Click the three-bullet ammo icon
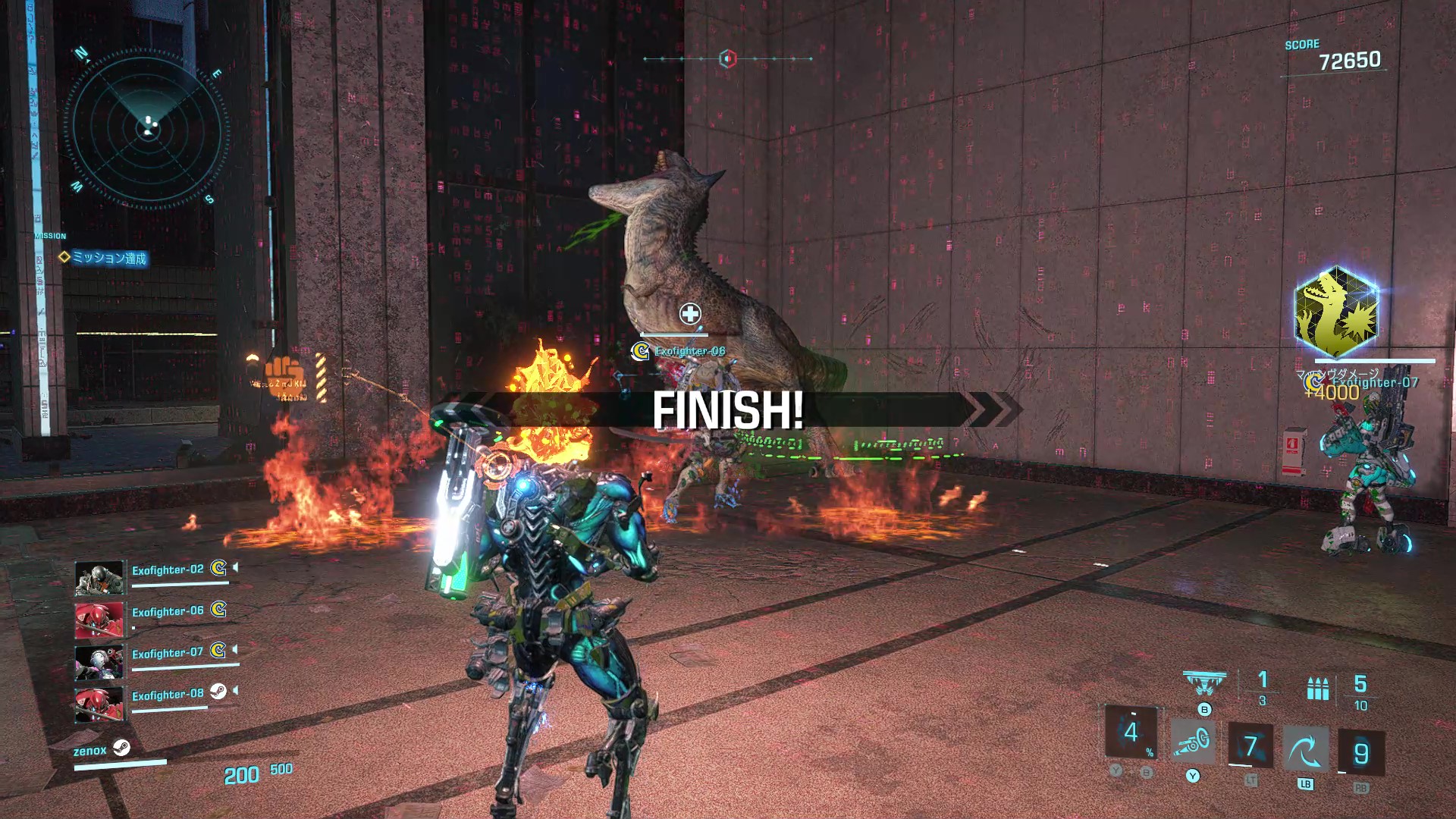 point(1318,689)
